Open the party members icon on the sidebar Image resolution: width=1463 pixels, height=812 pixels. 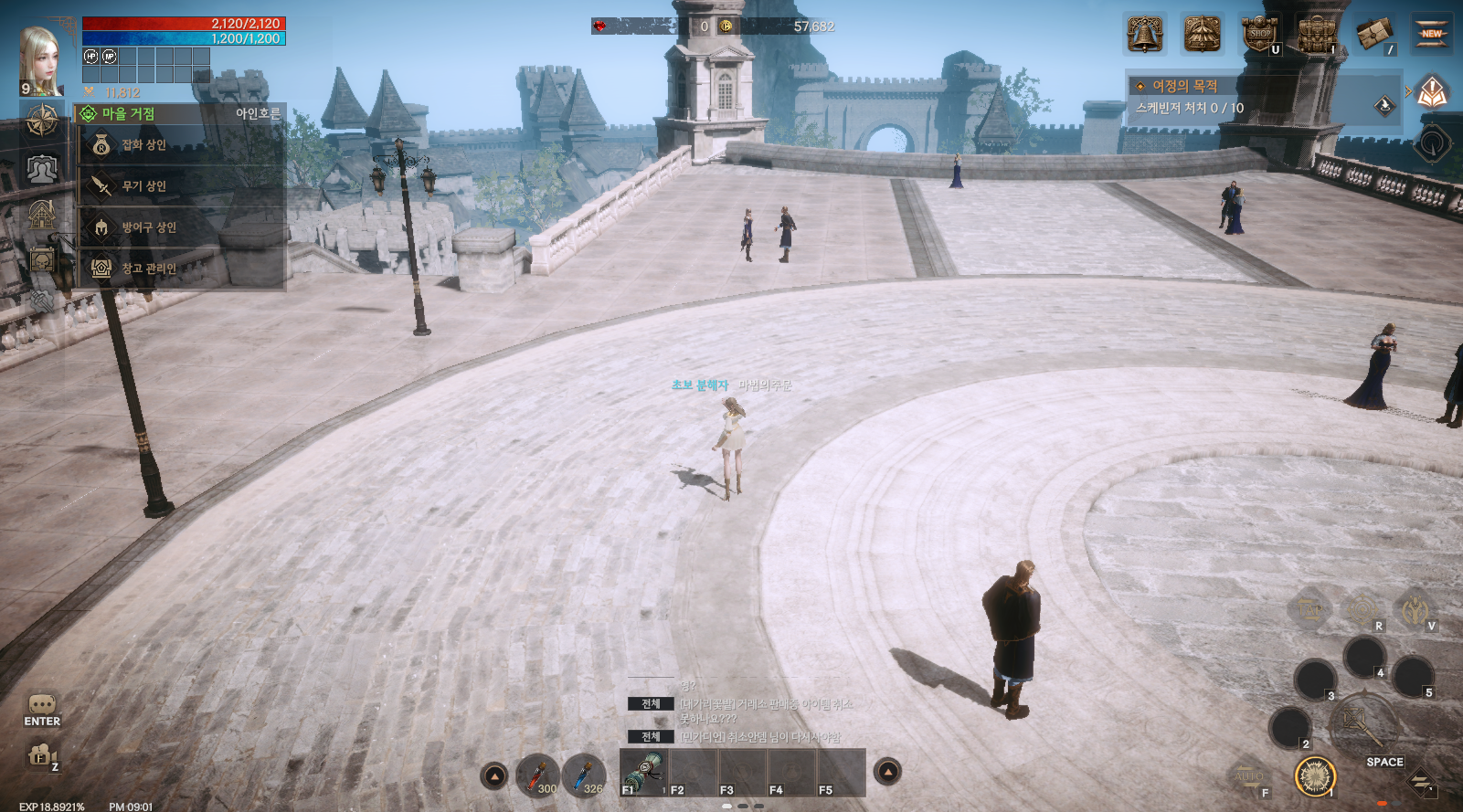(42, 169)
